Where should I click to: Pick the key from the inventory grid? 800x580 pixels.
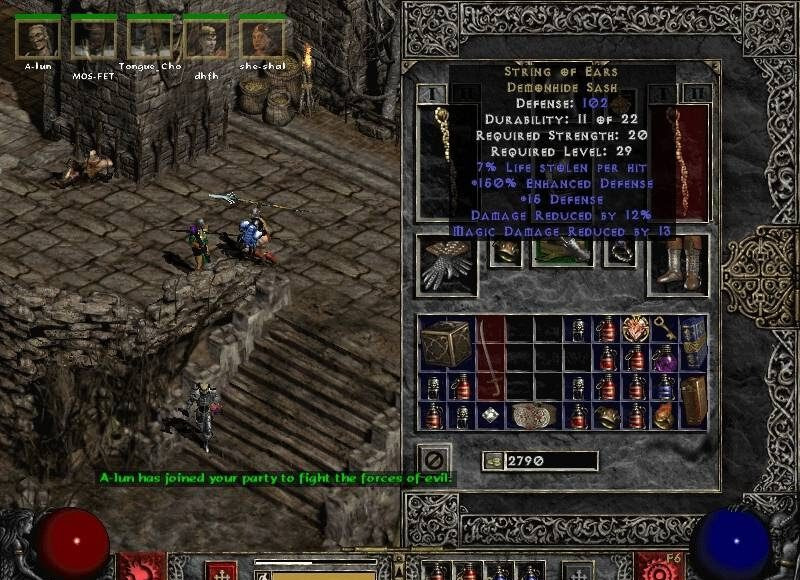click(x=665, y=328)
